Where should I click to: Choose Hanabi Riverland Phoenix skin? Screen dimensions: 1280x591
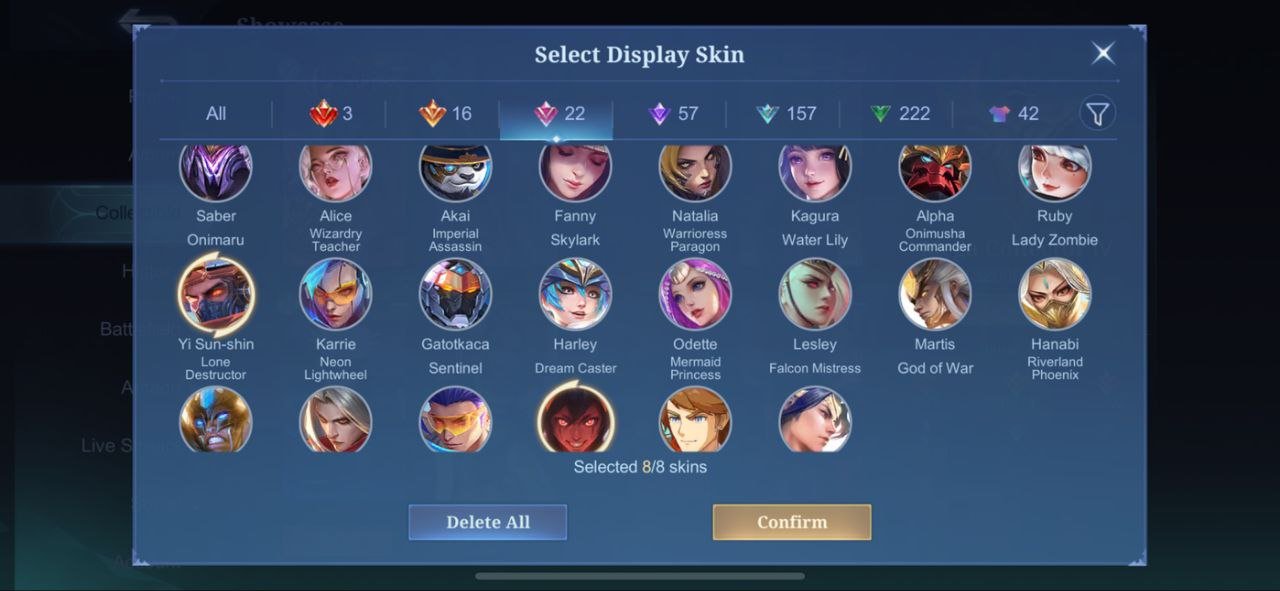[x=1055, y=294]
